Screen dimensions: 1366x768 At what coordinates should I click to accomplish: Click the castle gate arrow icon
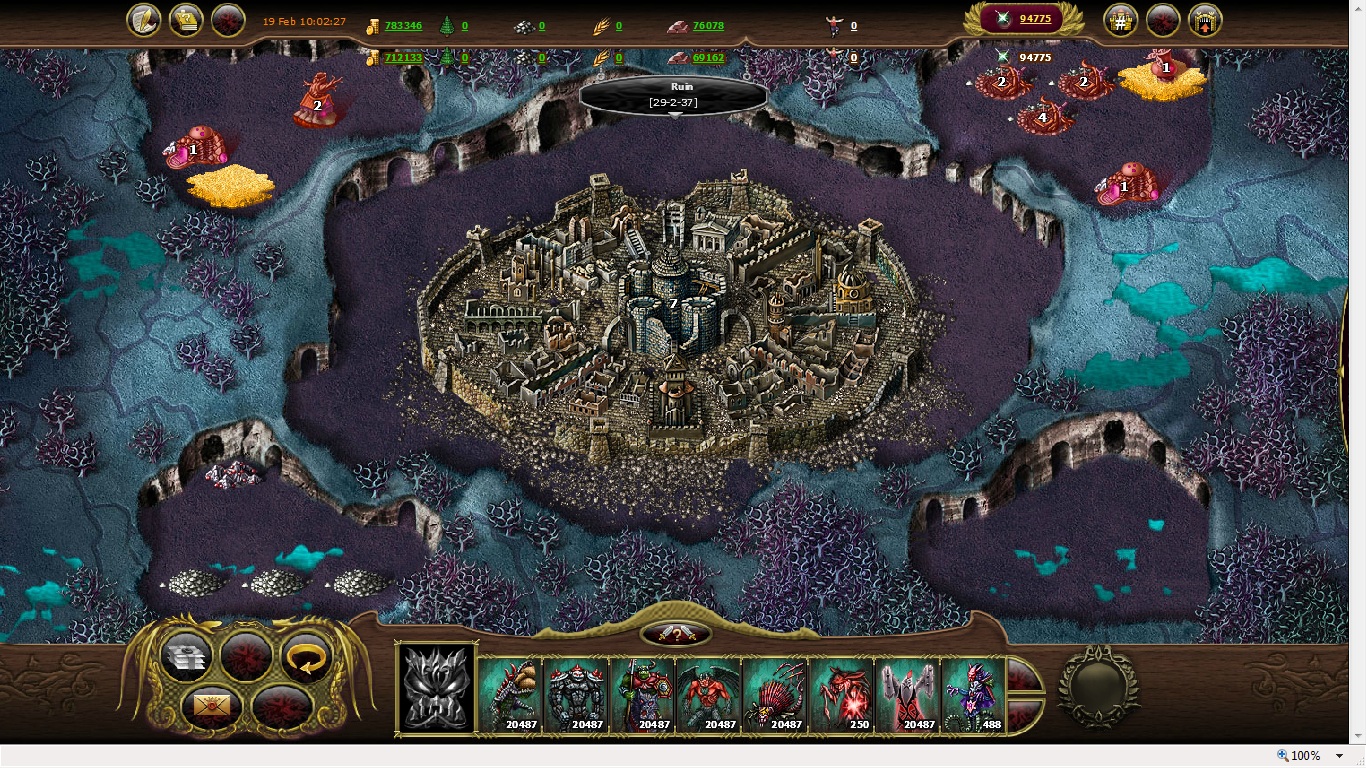click(1205, 20)
